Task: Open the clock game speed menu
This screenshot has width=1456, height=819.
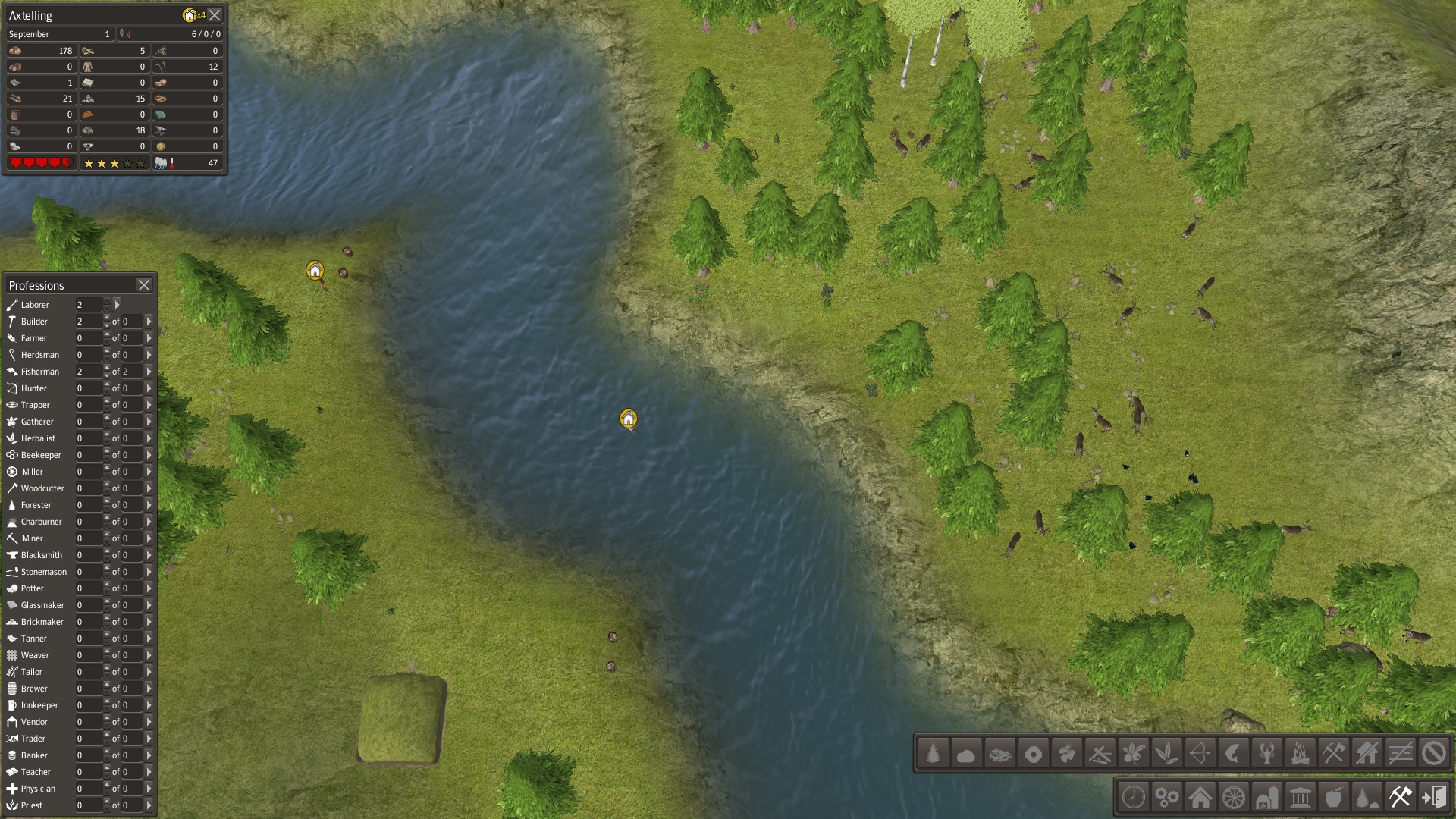Action: tap(1134, 798)
